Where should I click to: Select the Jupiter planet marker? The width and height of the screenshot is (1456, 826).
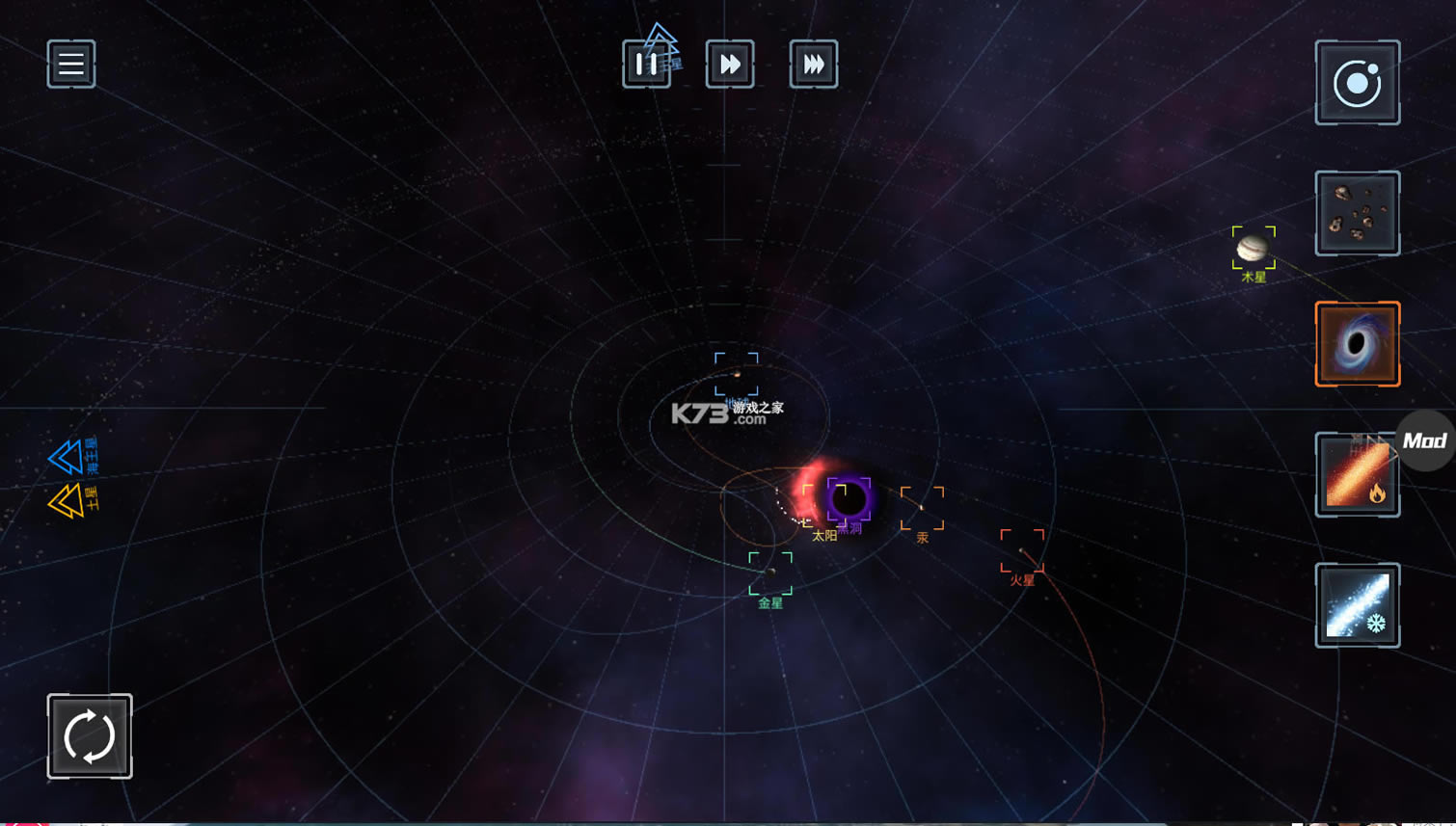pyautogui.click(x=1254, y=249)
